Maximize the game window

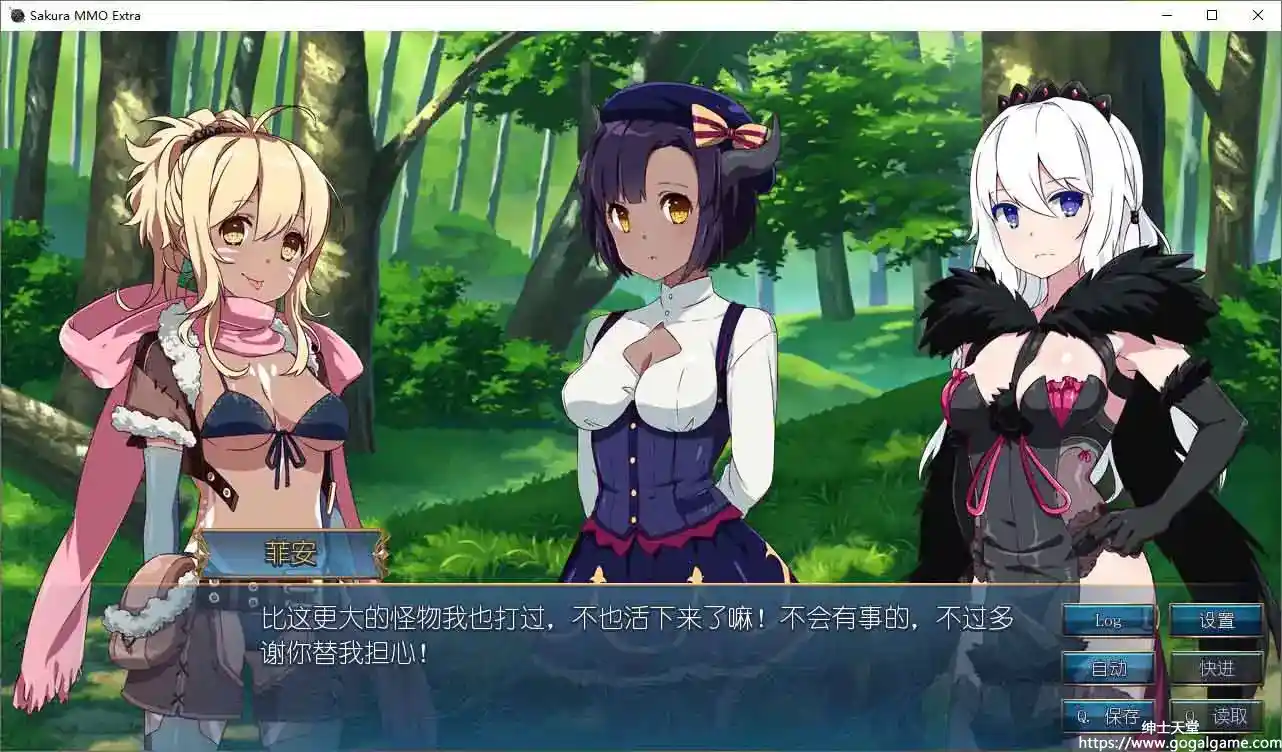[x=1212, y=15]
